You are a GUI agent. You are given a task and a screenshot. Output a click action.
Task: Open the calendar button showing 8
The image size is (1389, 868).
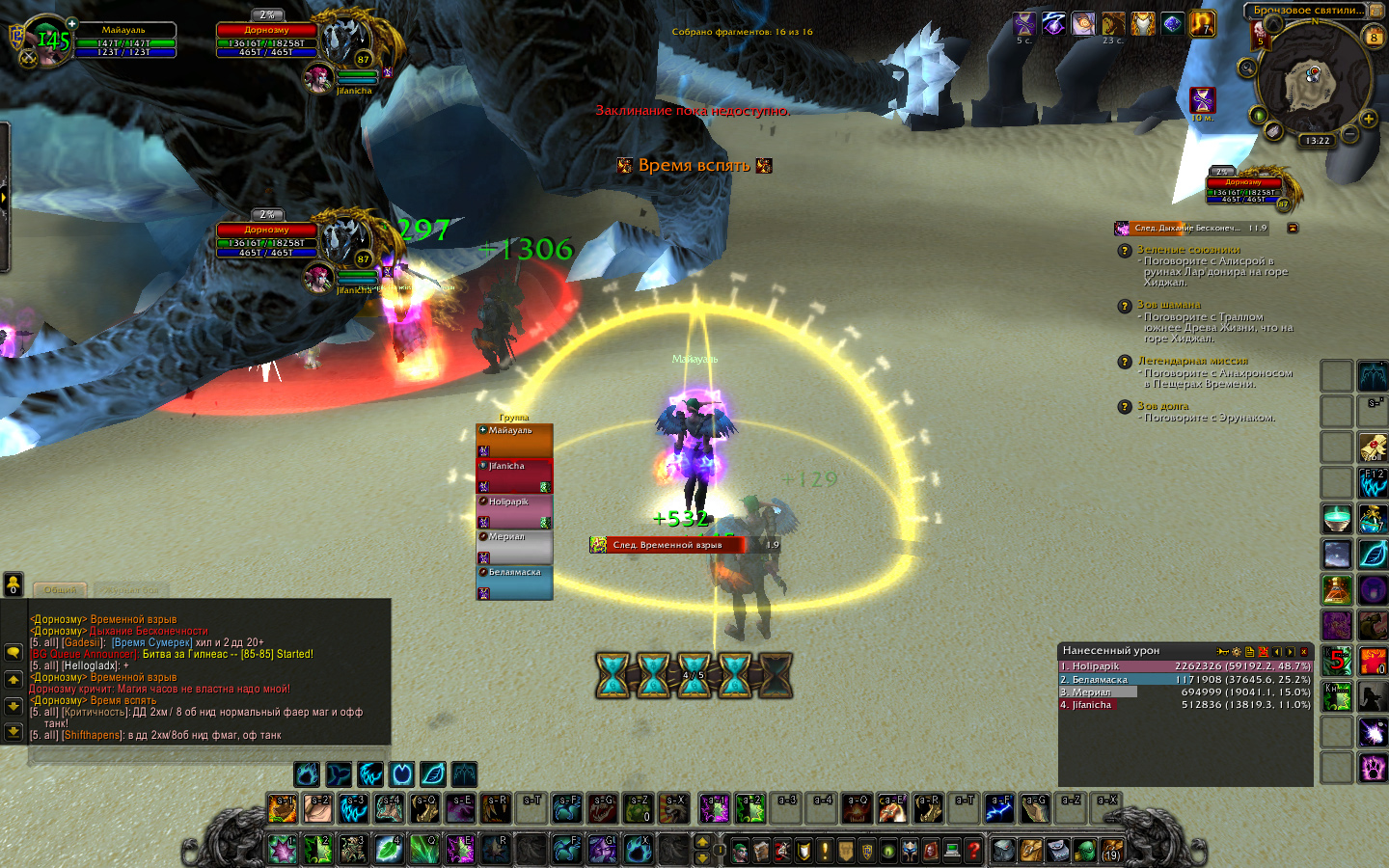click(x=1374, y=38)
